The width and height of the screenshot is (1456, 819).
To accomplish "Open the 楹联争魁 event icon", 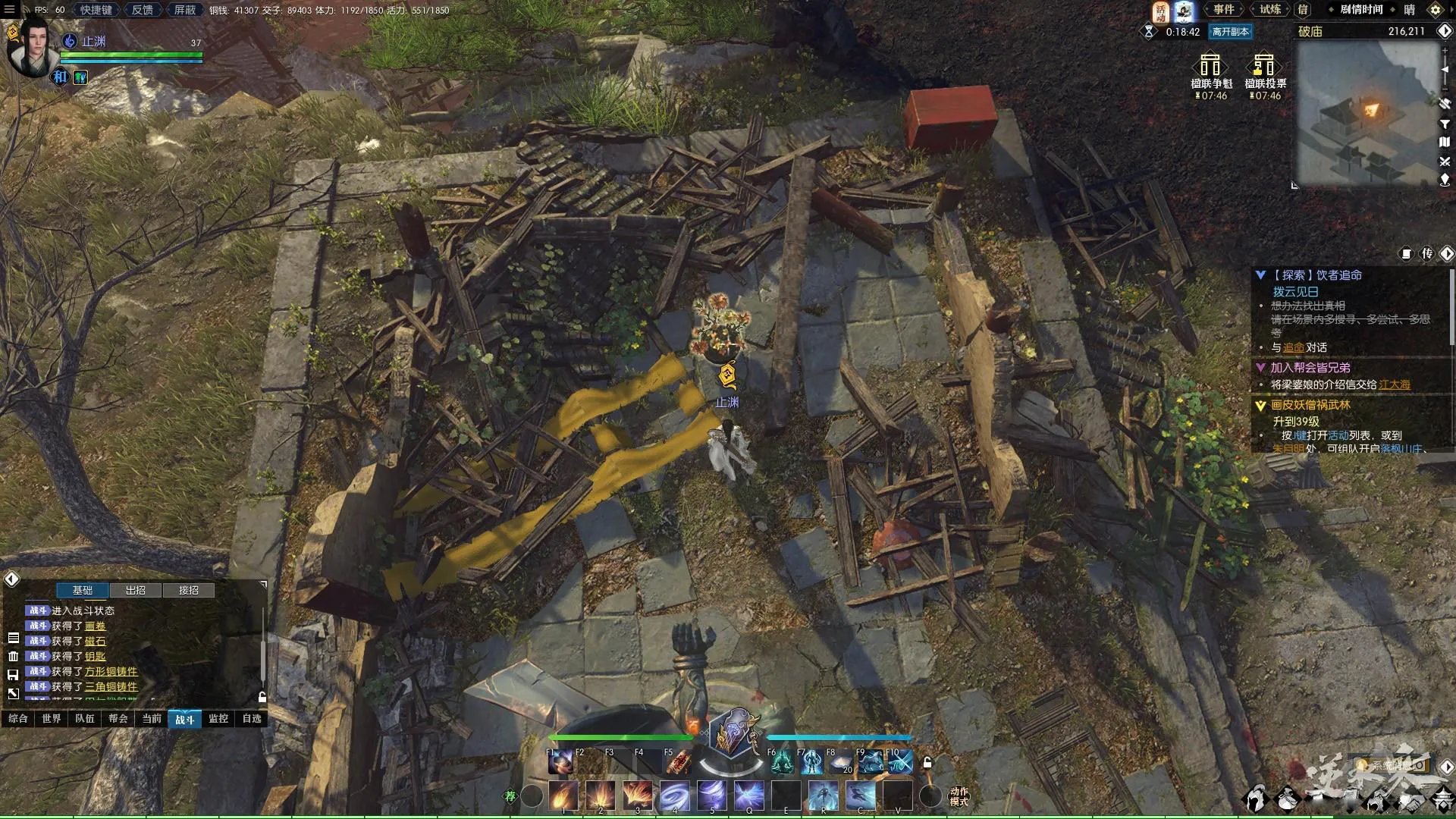I will tap(1211, 74).
